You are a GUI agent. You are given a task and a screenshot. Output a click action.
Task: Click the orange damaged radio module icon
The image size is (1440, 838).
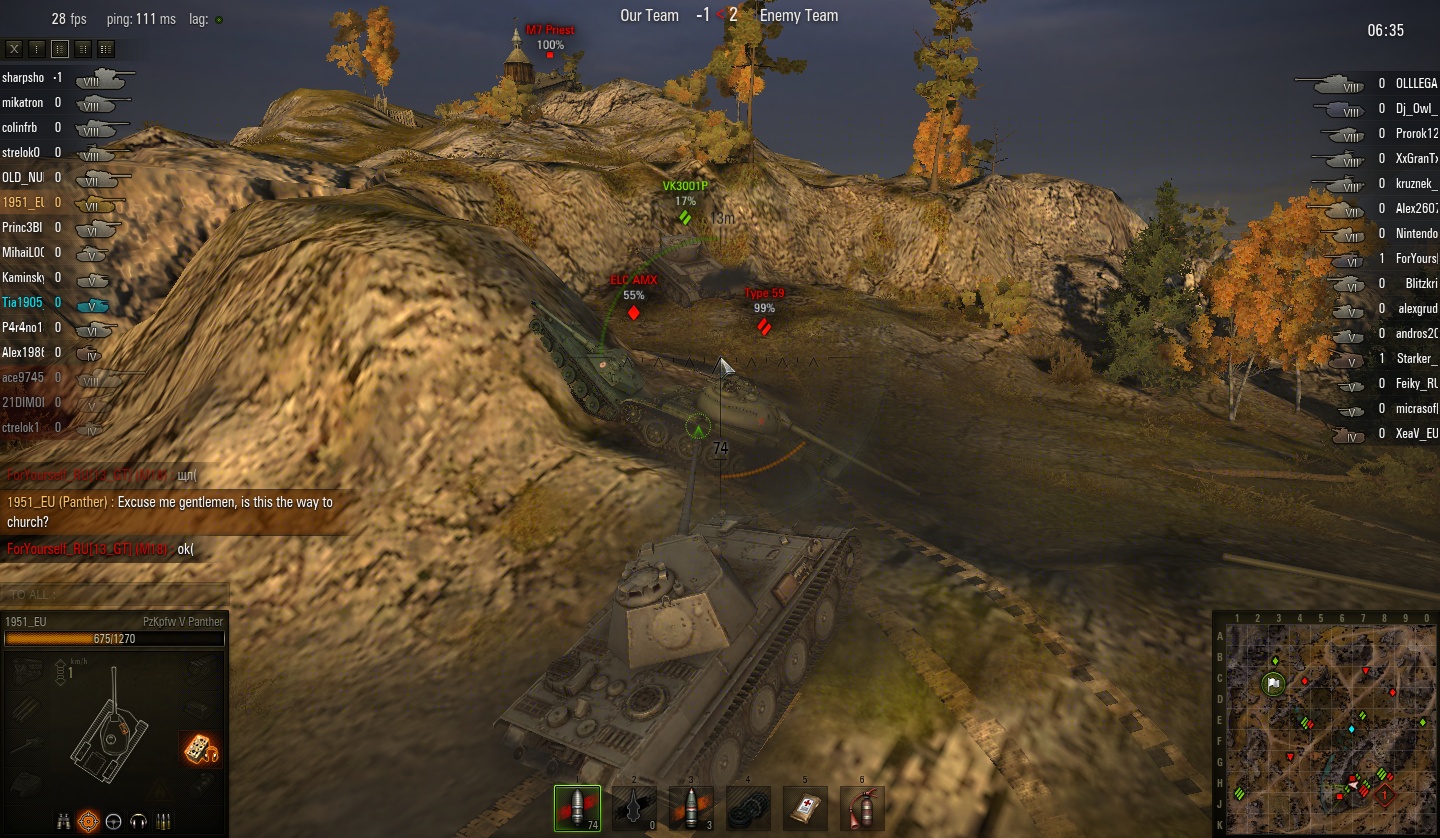[x=199, y=749]
